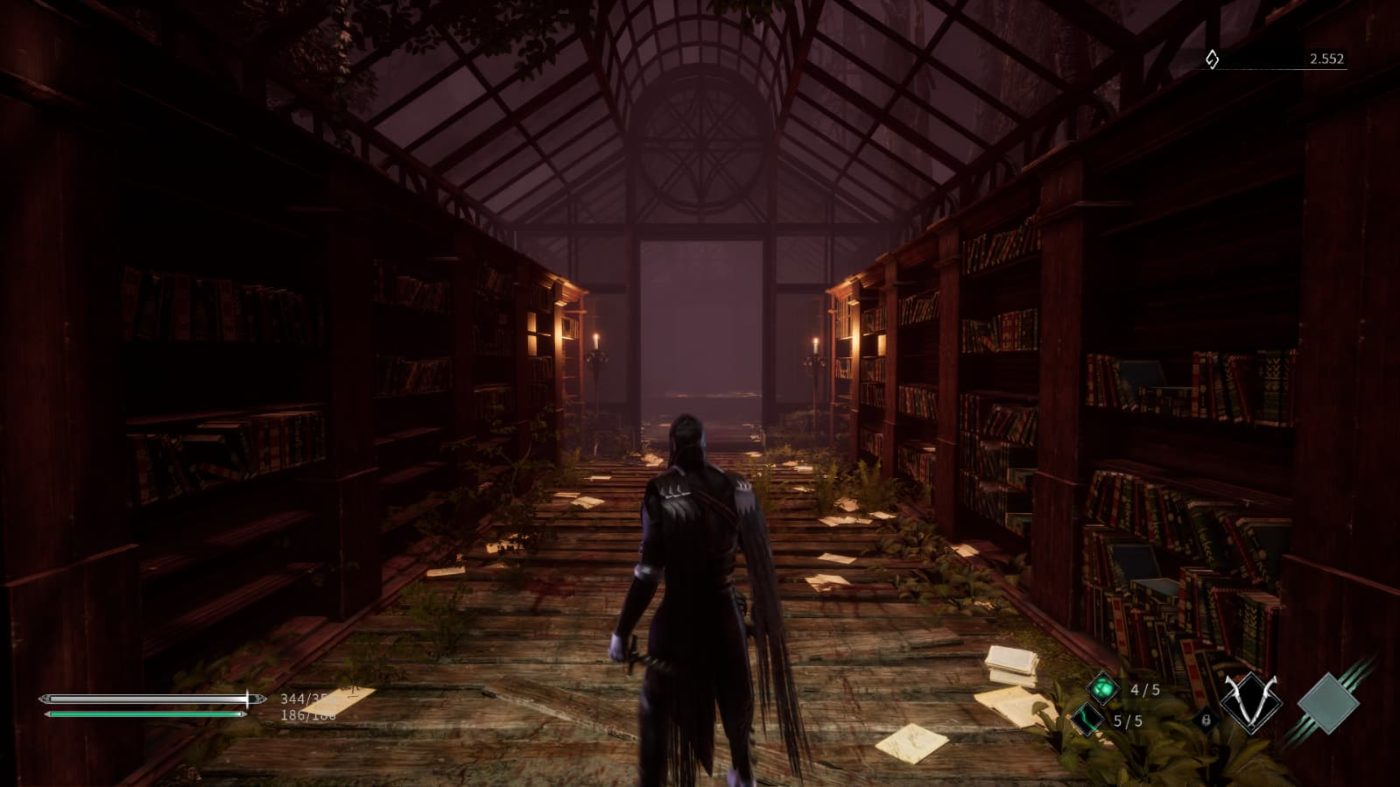The width and height of the screenshot is (1400, 787).
Task: Click the small padlock slot icon
Action: (1204, 718)
